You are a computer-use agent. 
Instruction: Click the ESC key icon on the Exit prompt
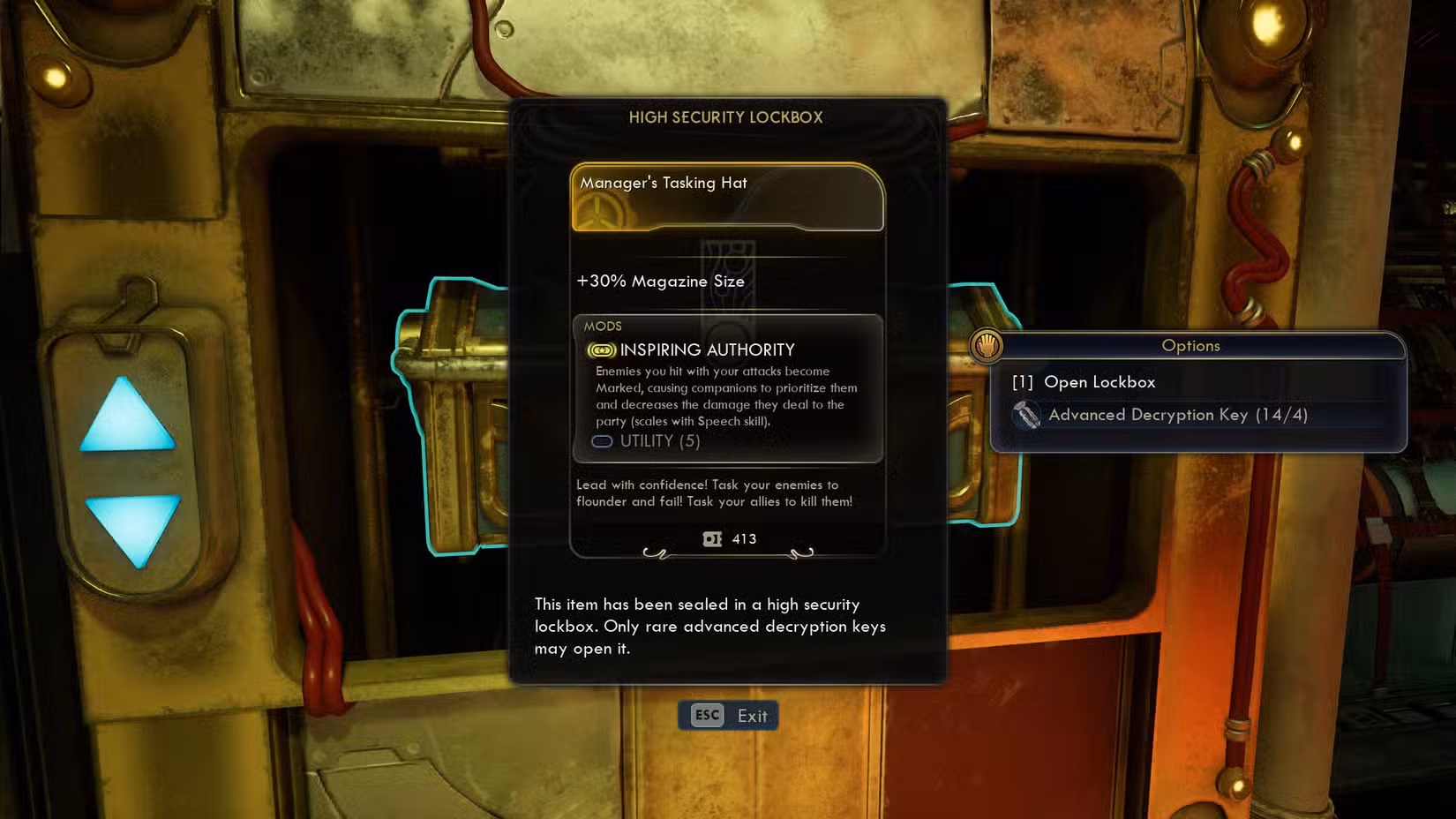(704, 716)
